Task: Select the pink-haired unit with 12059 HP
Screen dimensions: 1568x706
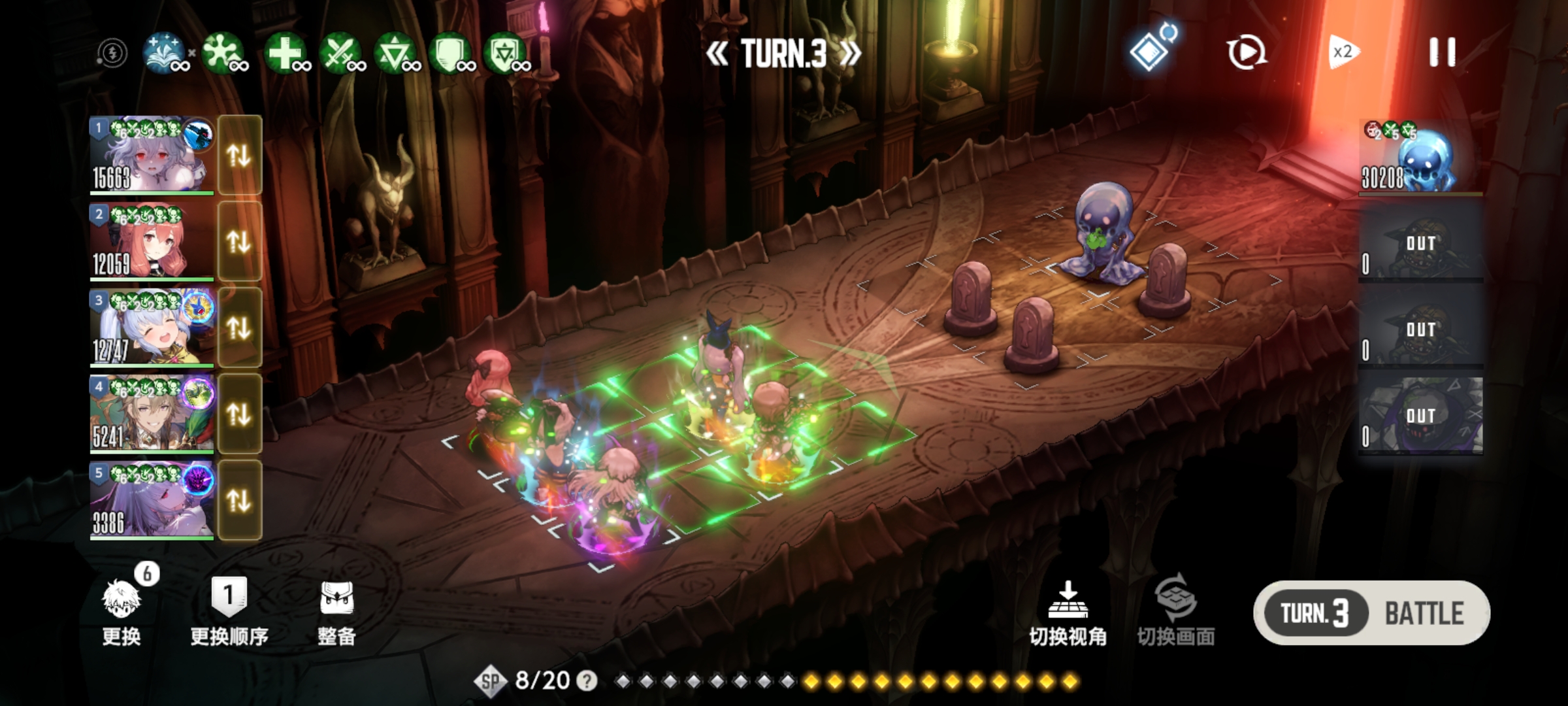Action: pos(152,242)
